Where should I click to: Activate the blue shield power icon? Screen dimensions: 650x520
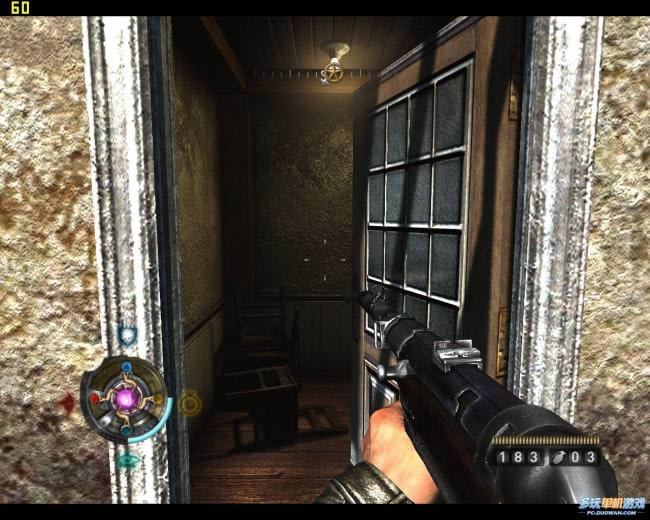point(127,336)
